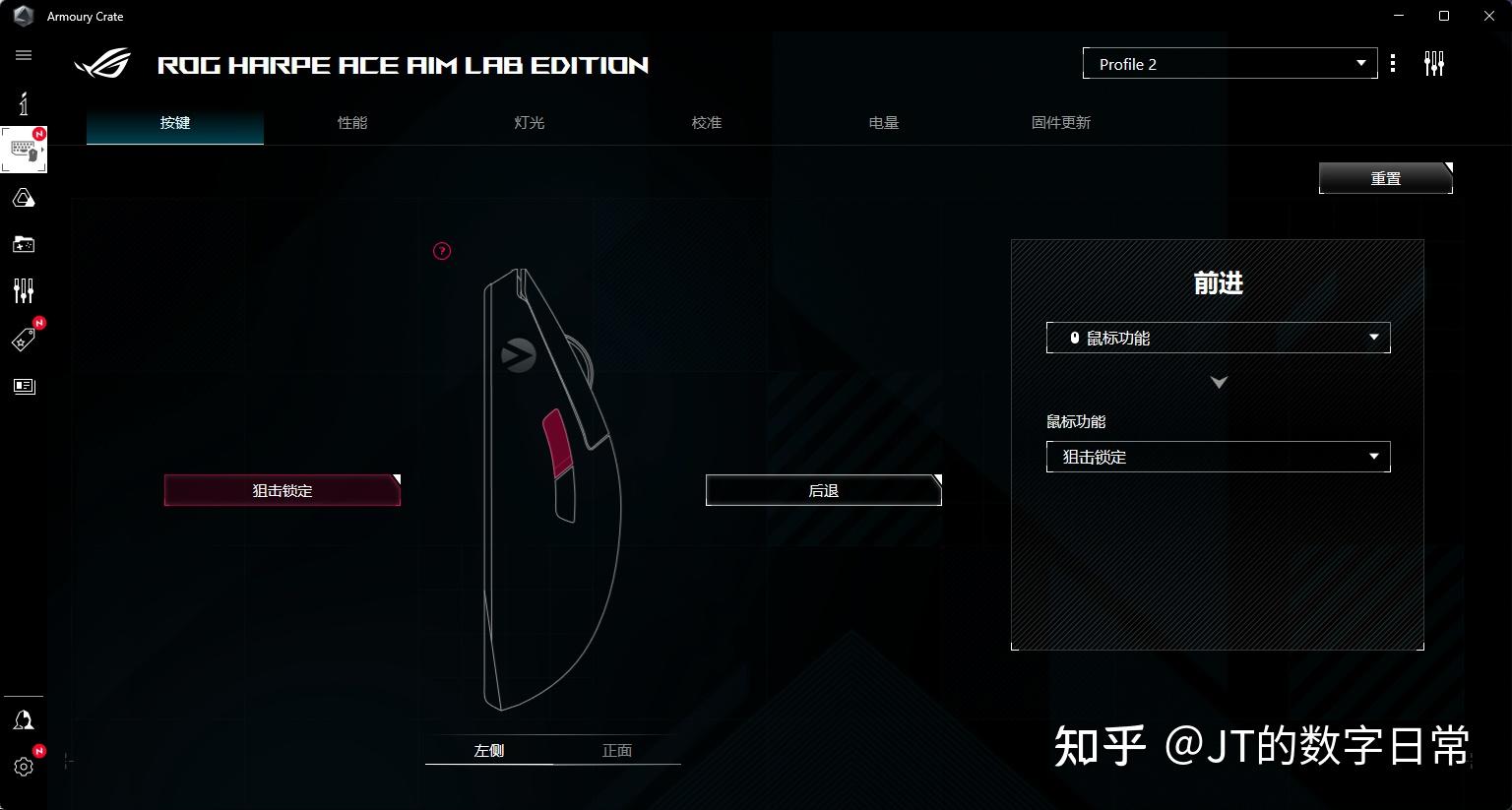Screen dimensions: 1512x810
Task: Open the Game Library sidebar icon
Action: [x=23, y=244]
